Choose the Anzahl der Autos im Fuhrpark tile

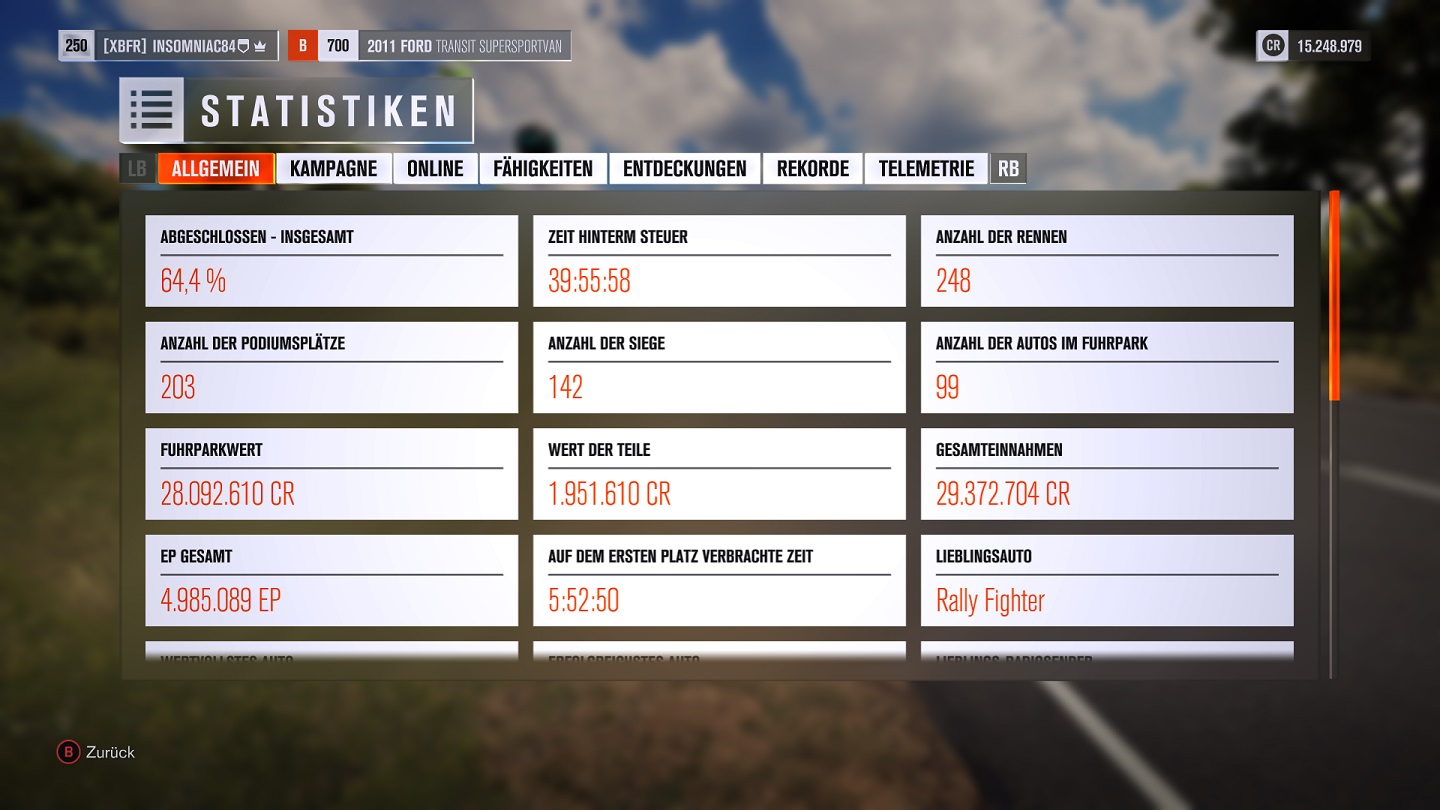[x=1107, y=367]
